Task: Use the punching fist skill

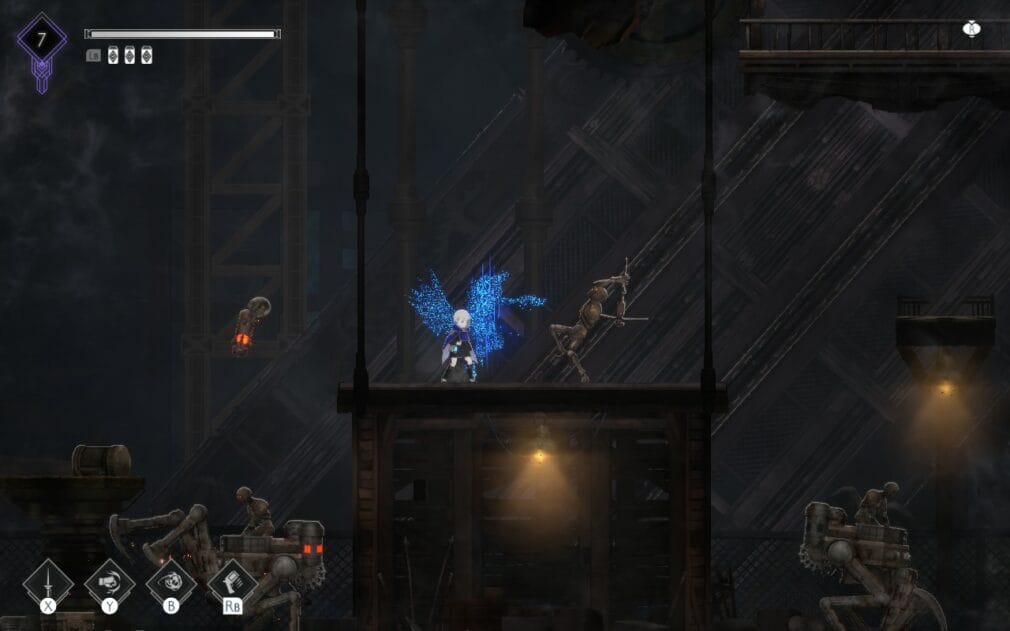Action: pos(109,583)
